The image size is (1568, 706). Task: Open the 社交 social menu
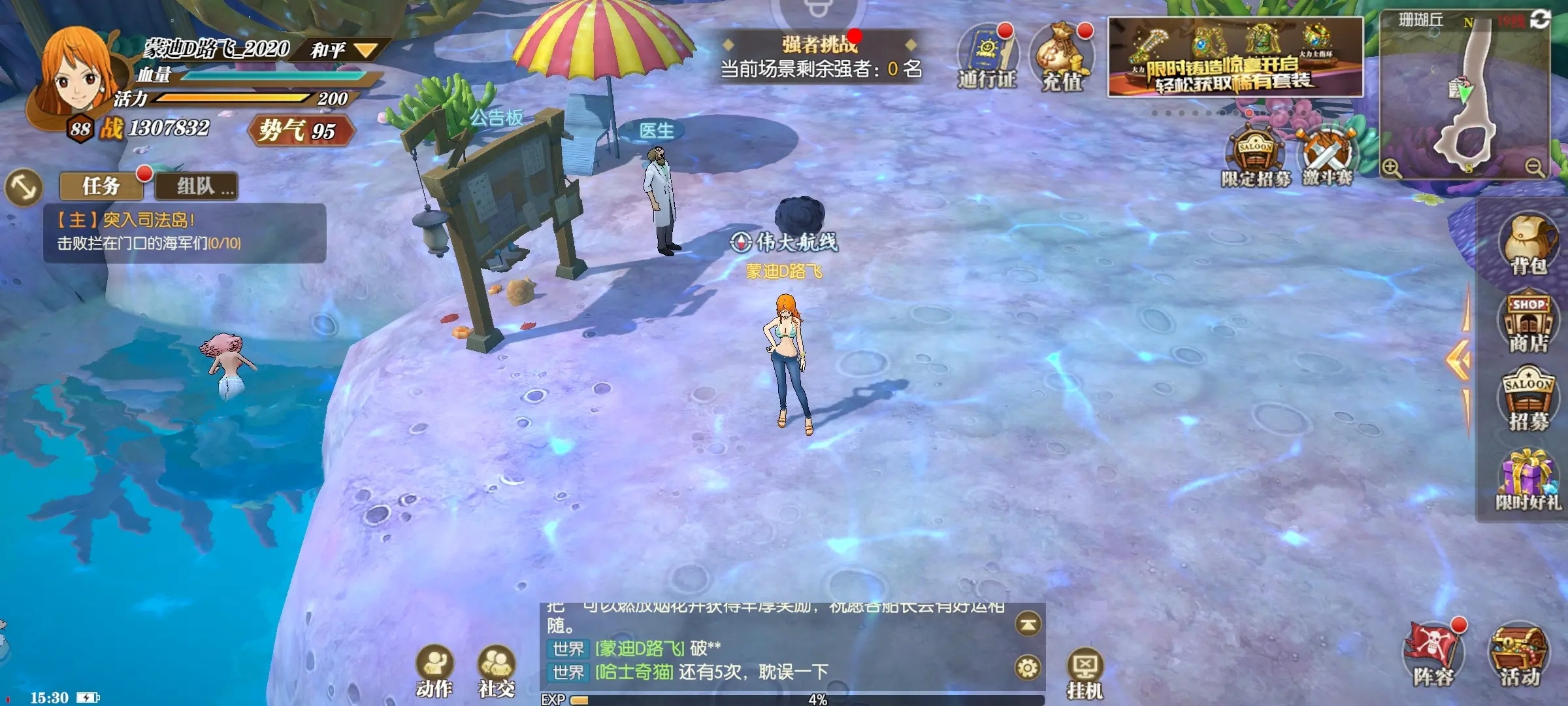497,670
